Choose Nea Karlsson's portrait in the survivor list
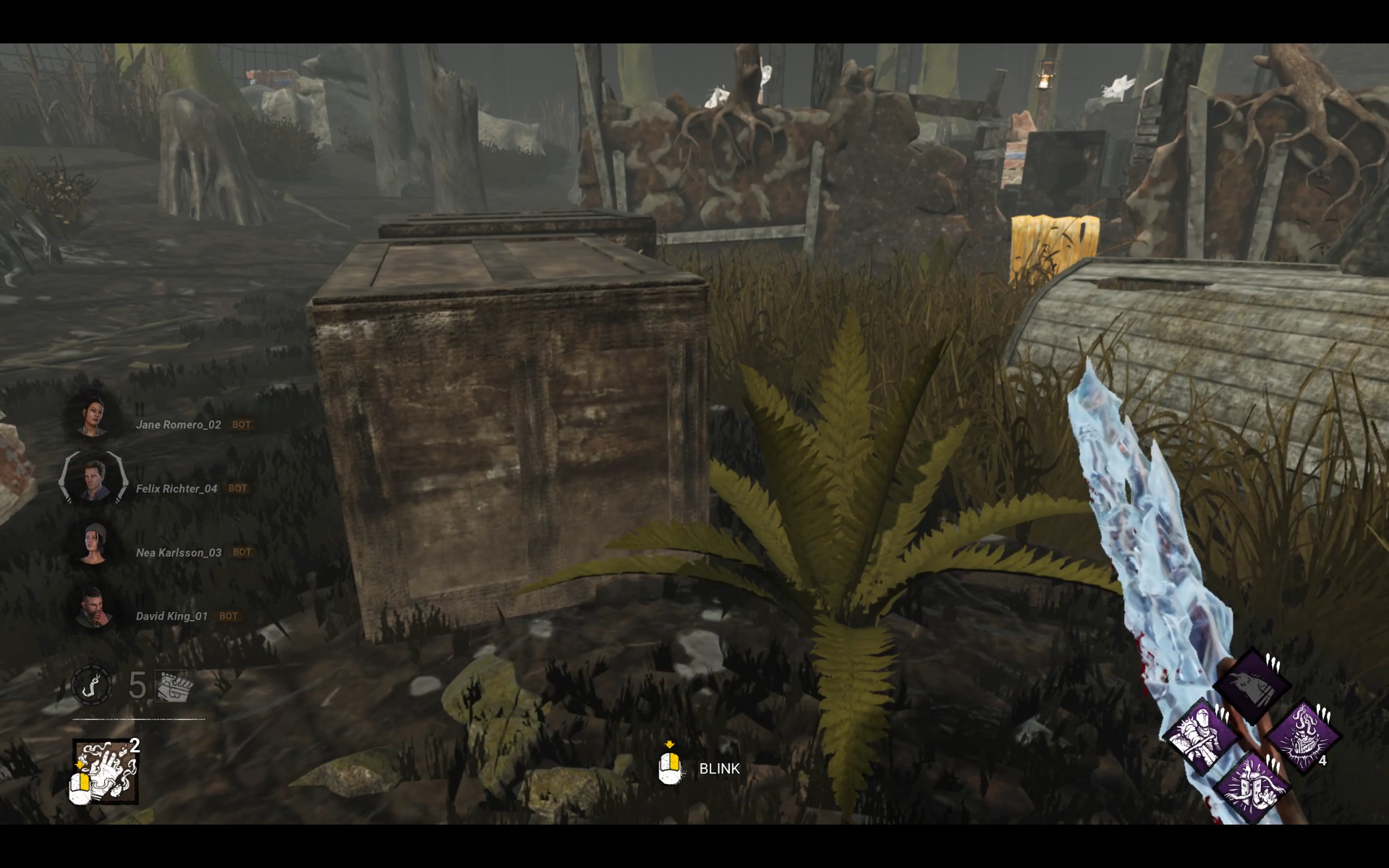Viewport: 1389px width, 868px height. [93, 544]
